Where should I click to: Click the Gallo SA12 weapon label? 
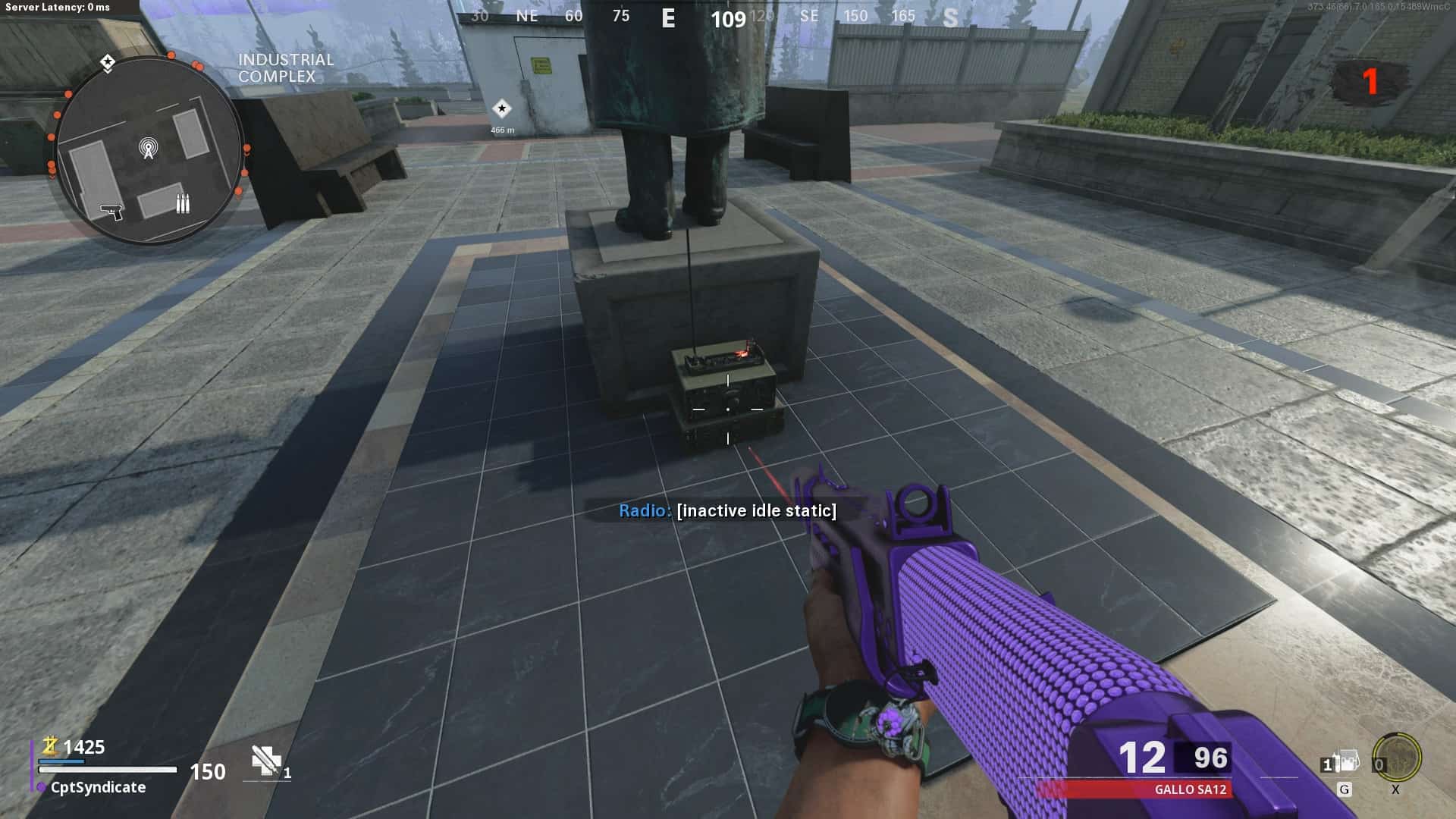coord(1190,789)
